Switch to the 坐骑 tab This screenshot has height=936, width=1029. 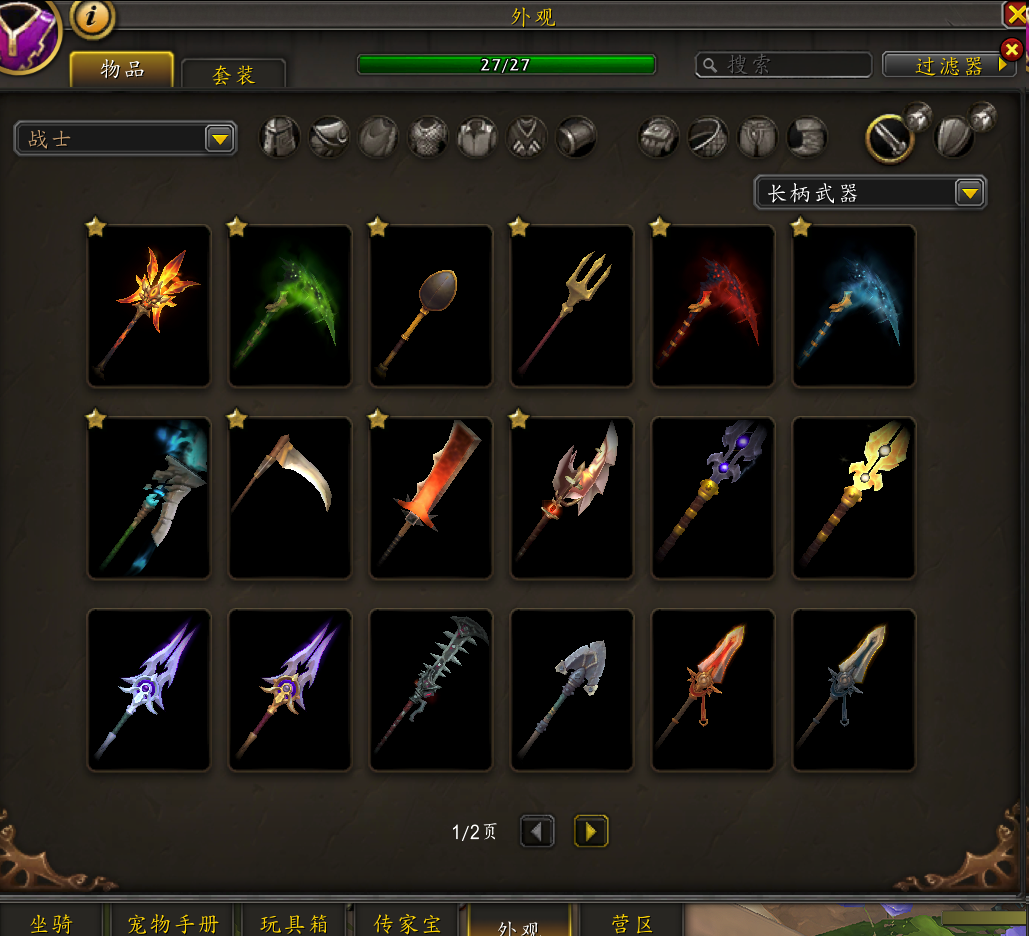(52, 922)
